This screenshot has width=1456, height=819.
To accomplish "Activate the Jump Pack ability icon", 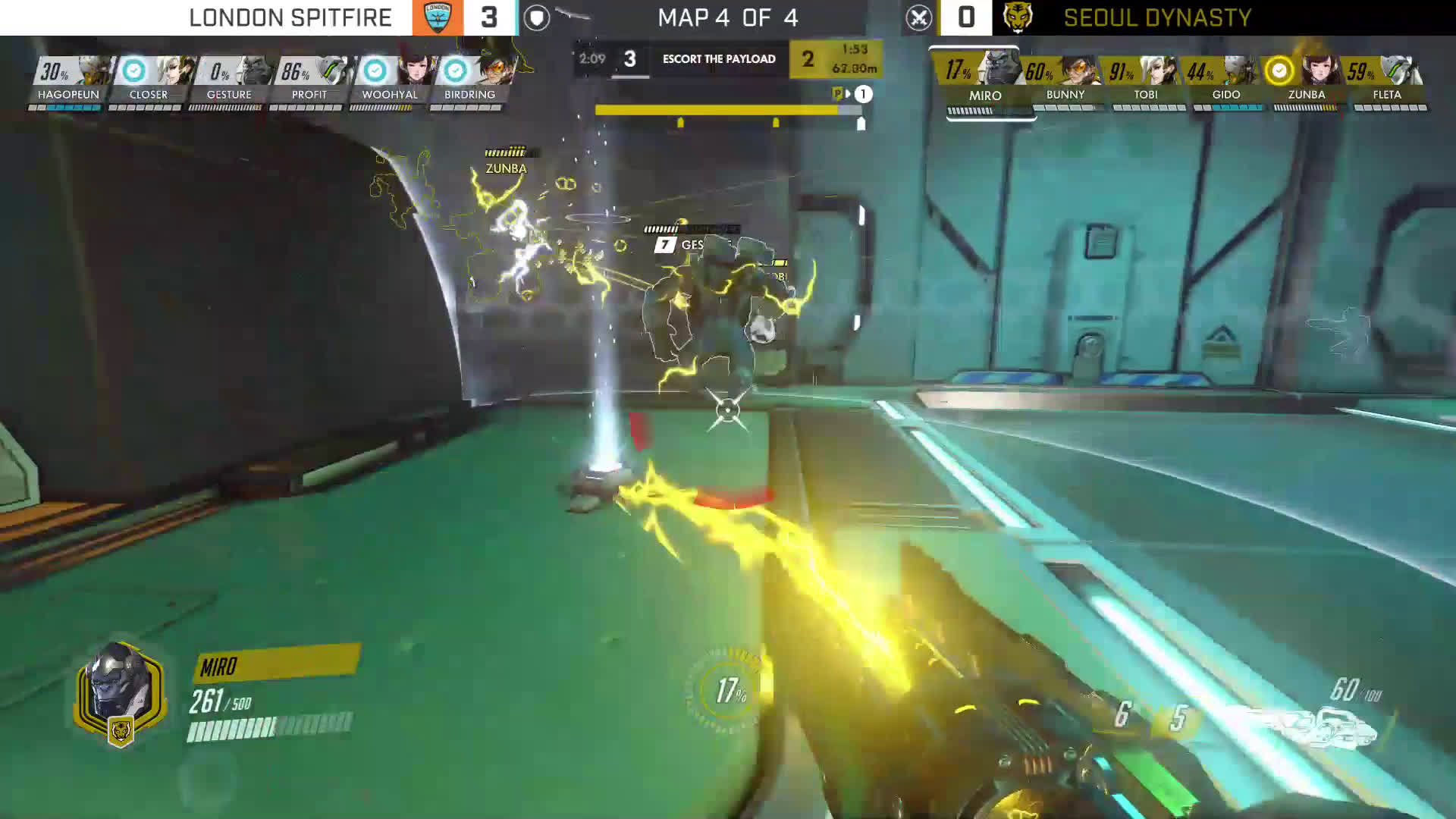I will click(x=1122, y=714).
